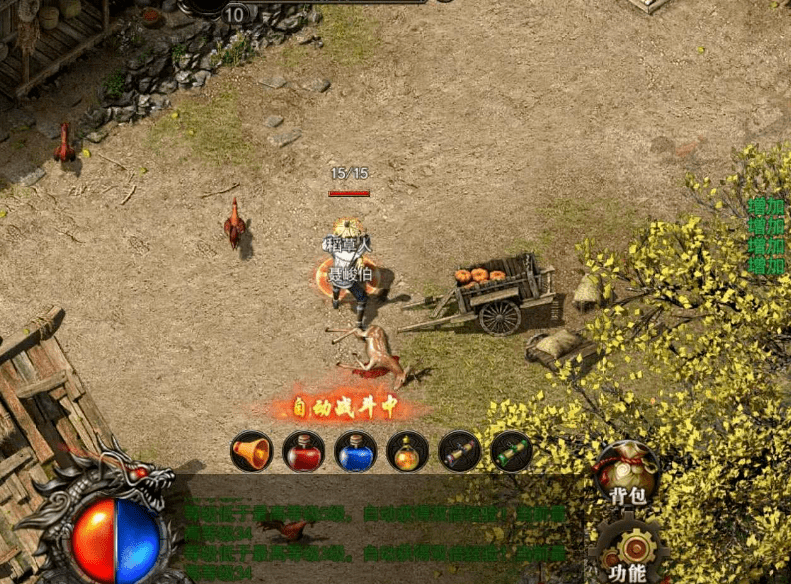Drink the red health potion
The height and width of the screenshot is (584, 791).
click(303, 452)
